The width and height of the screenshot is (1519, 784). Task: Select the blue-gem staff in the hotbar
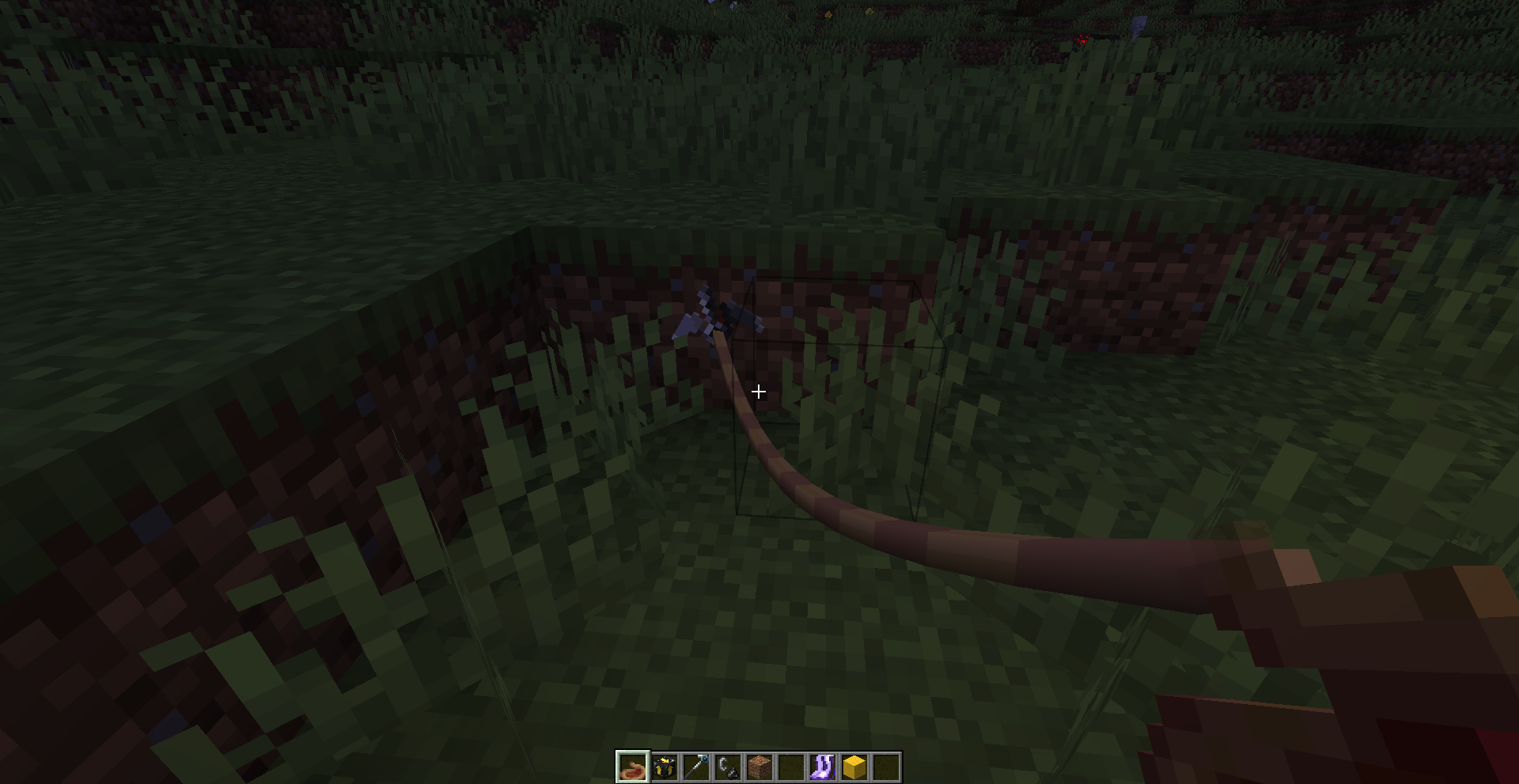[697, 767]
